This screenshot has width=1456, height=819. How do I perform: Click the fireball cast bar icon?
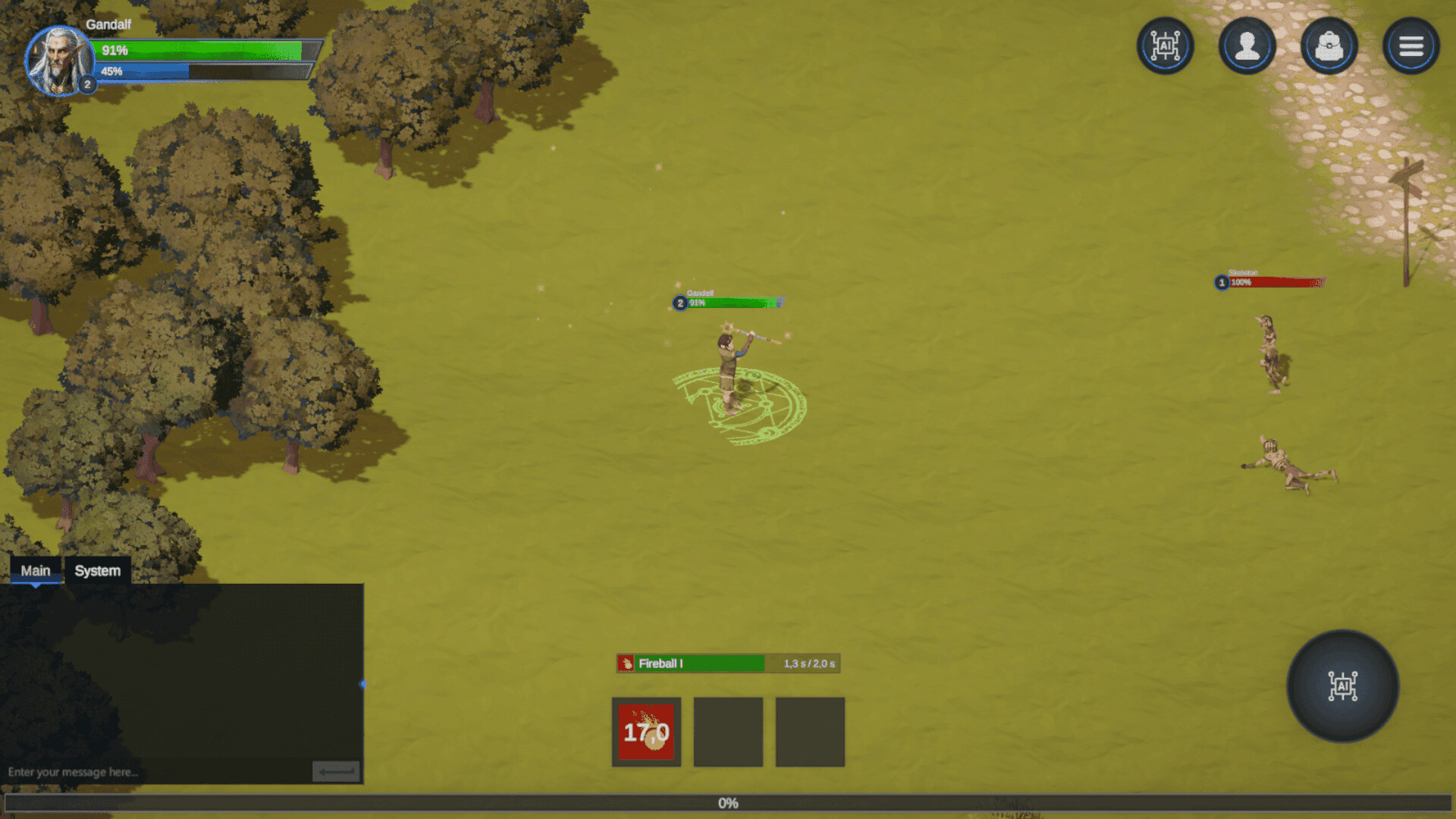[x=626, y=663]
